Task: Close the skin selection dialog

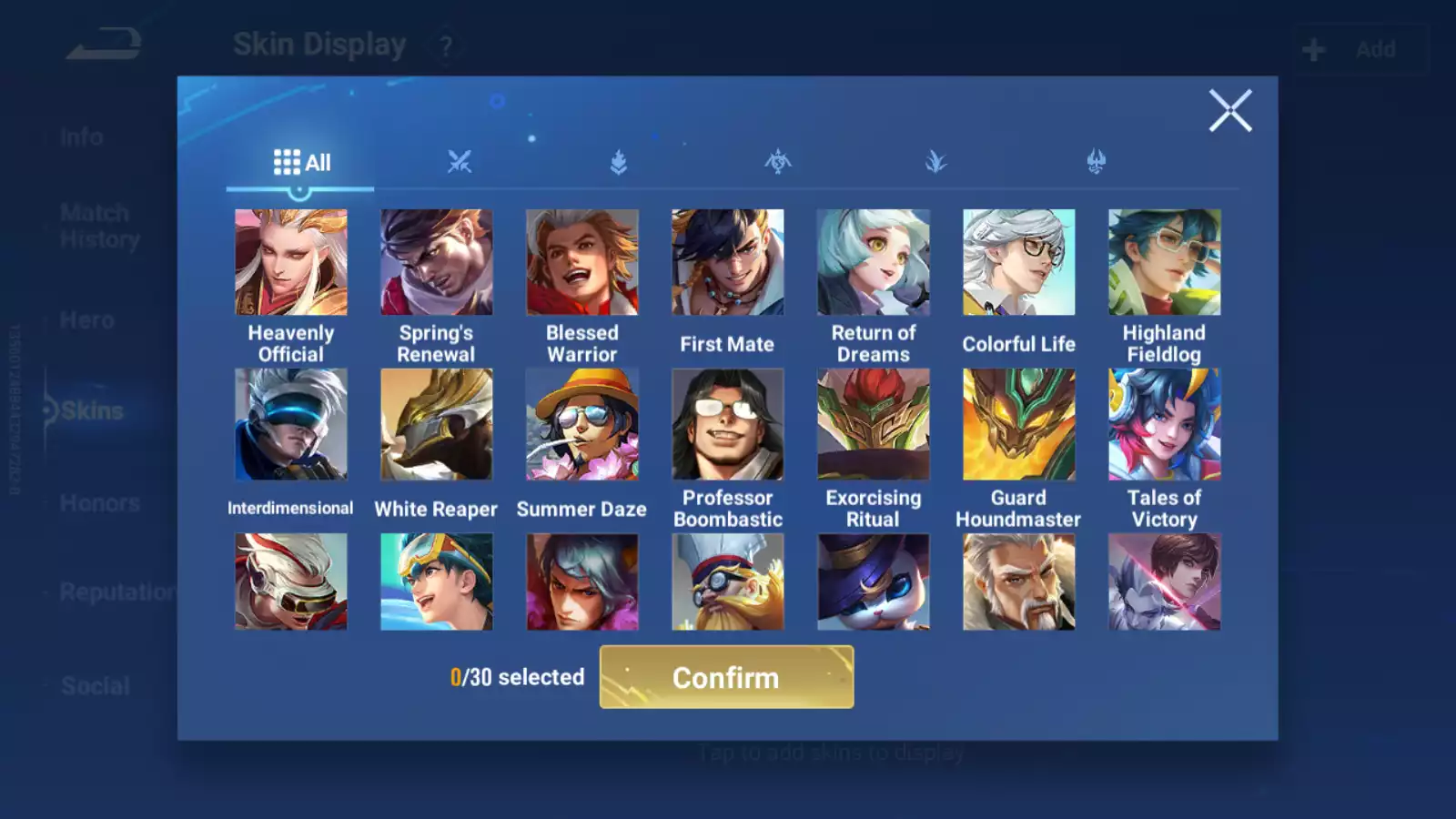Action: (1229, 111)
